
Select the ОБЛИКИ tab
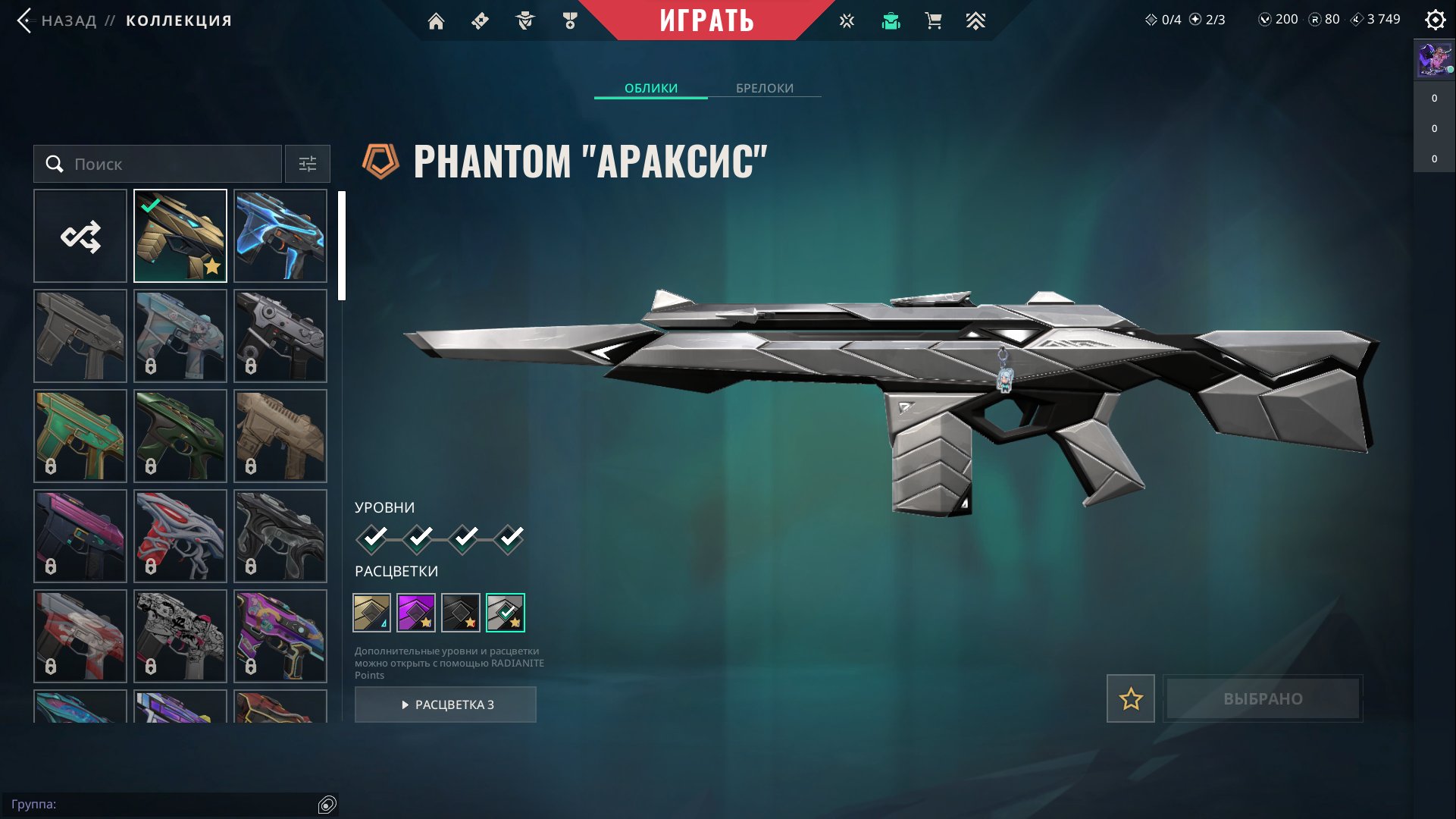point(650,88)
